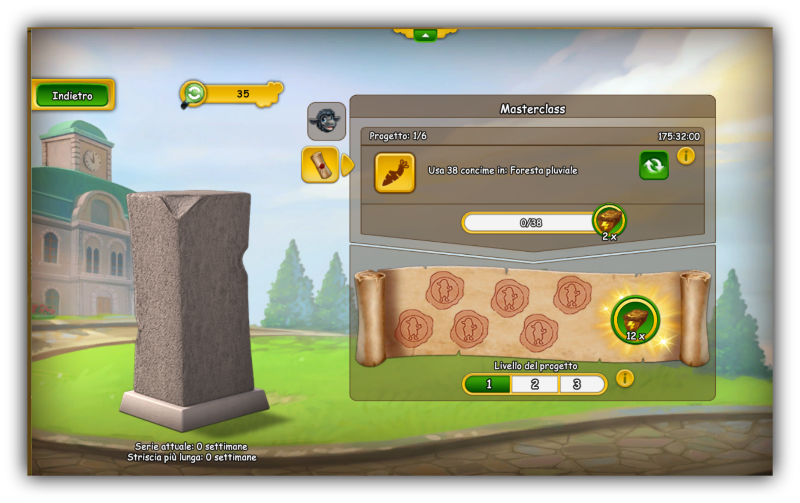Show info about project level

[625, 379]
